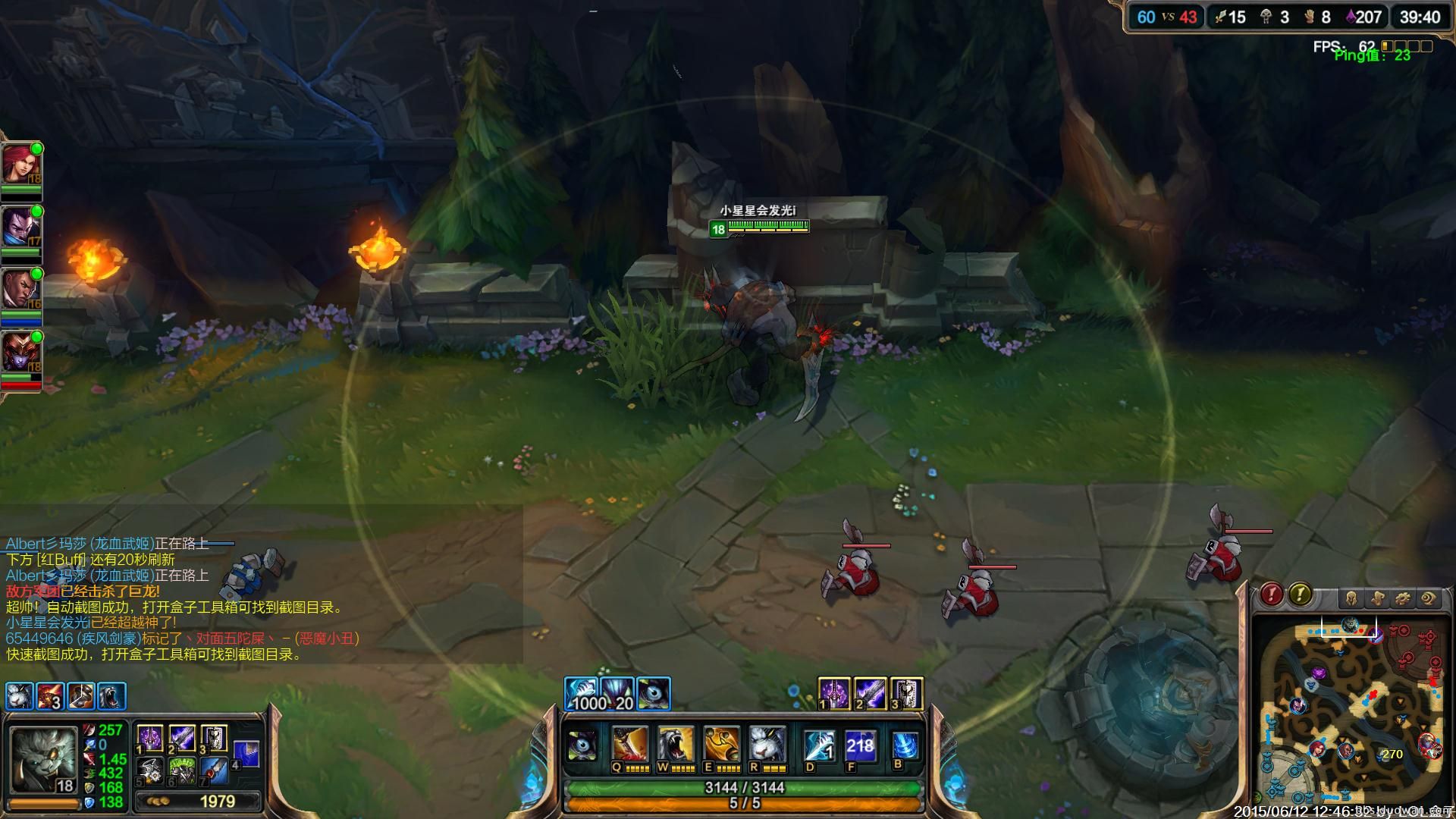Cast the Smite summoner spell
Image resolution: width=1456 pixels, height=819 pixels.
coord(818,745)
